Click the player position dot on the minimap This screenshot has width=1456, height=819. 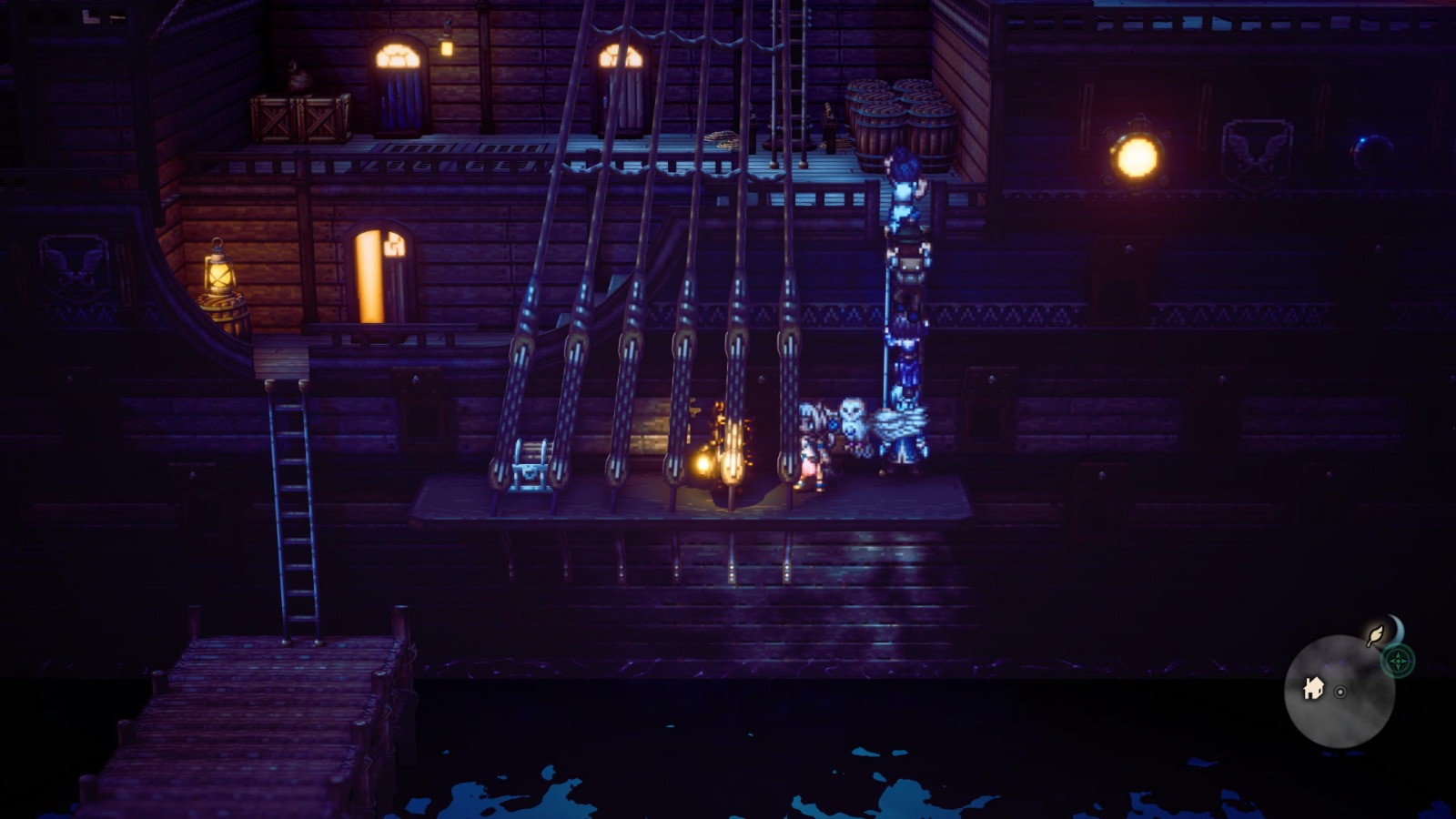(x=1340, y=693)
